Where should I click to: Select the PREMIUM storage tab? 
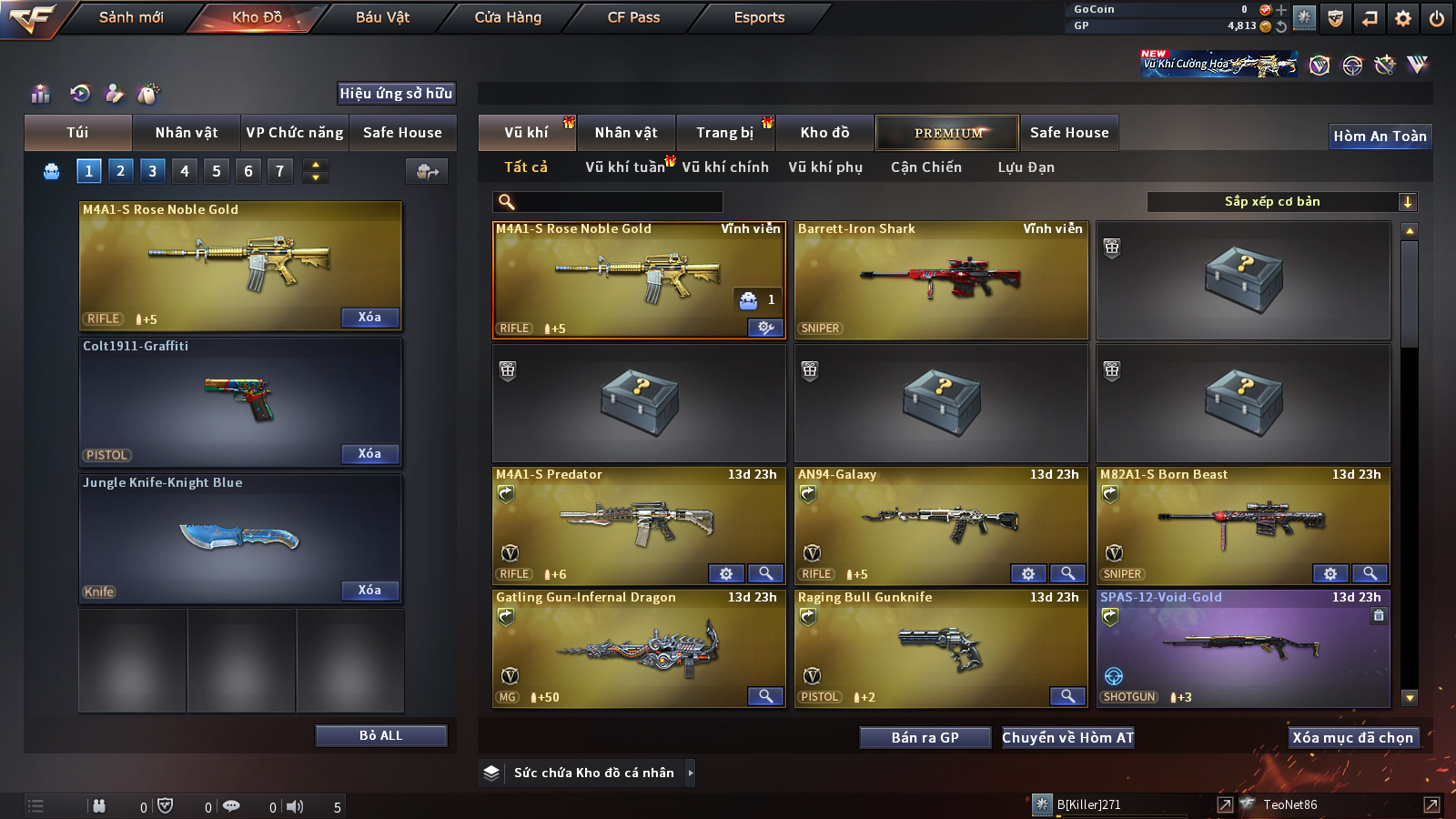coord(947,133)
